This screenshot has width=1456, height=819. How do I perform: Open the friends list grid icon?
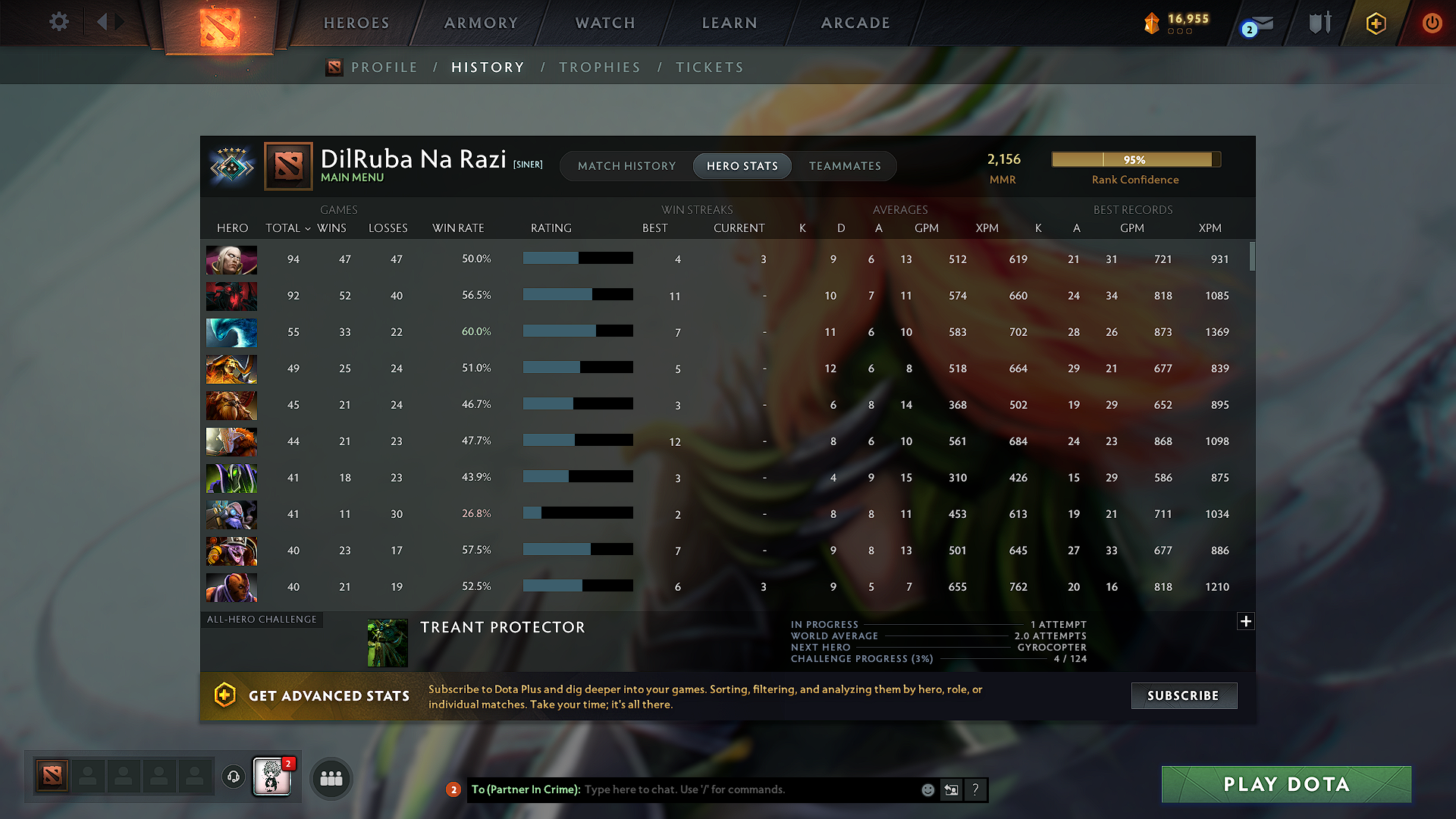[x=331, y=778]
